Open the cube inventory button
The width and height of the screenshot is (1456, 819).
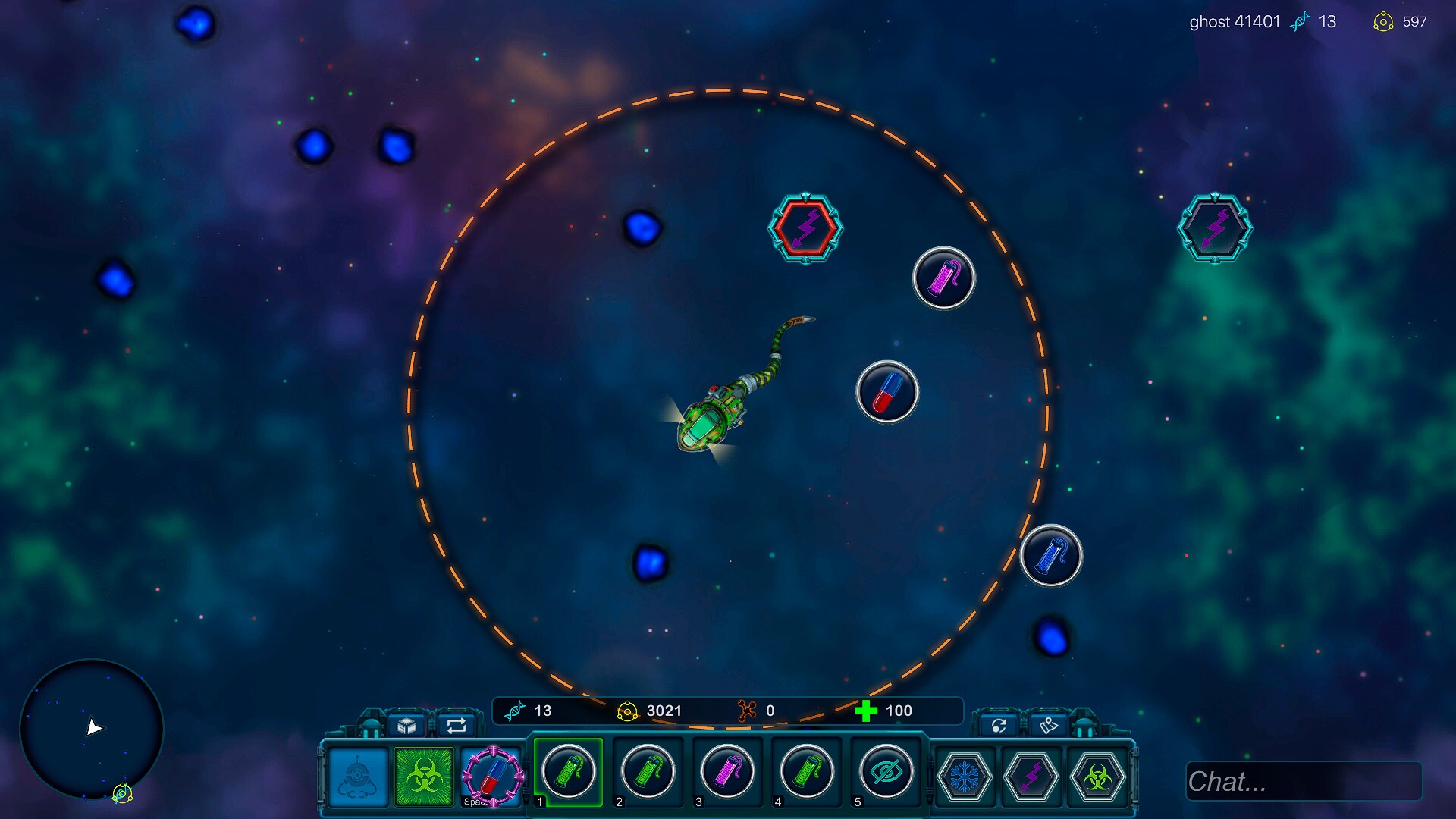pos(406,726)
